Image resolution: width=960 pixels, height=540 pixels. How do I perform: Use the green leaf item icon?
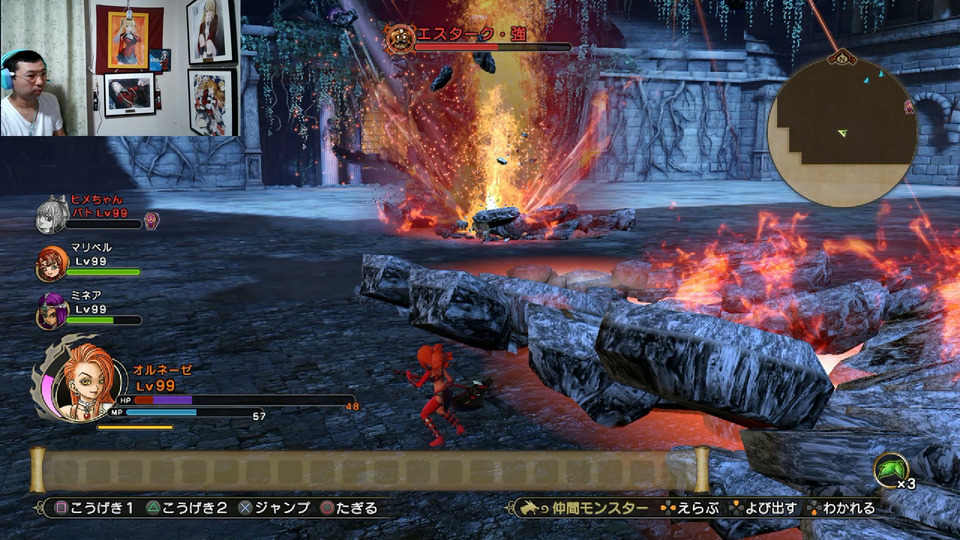click(x=889, y=470)
